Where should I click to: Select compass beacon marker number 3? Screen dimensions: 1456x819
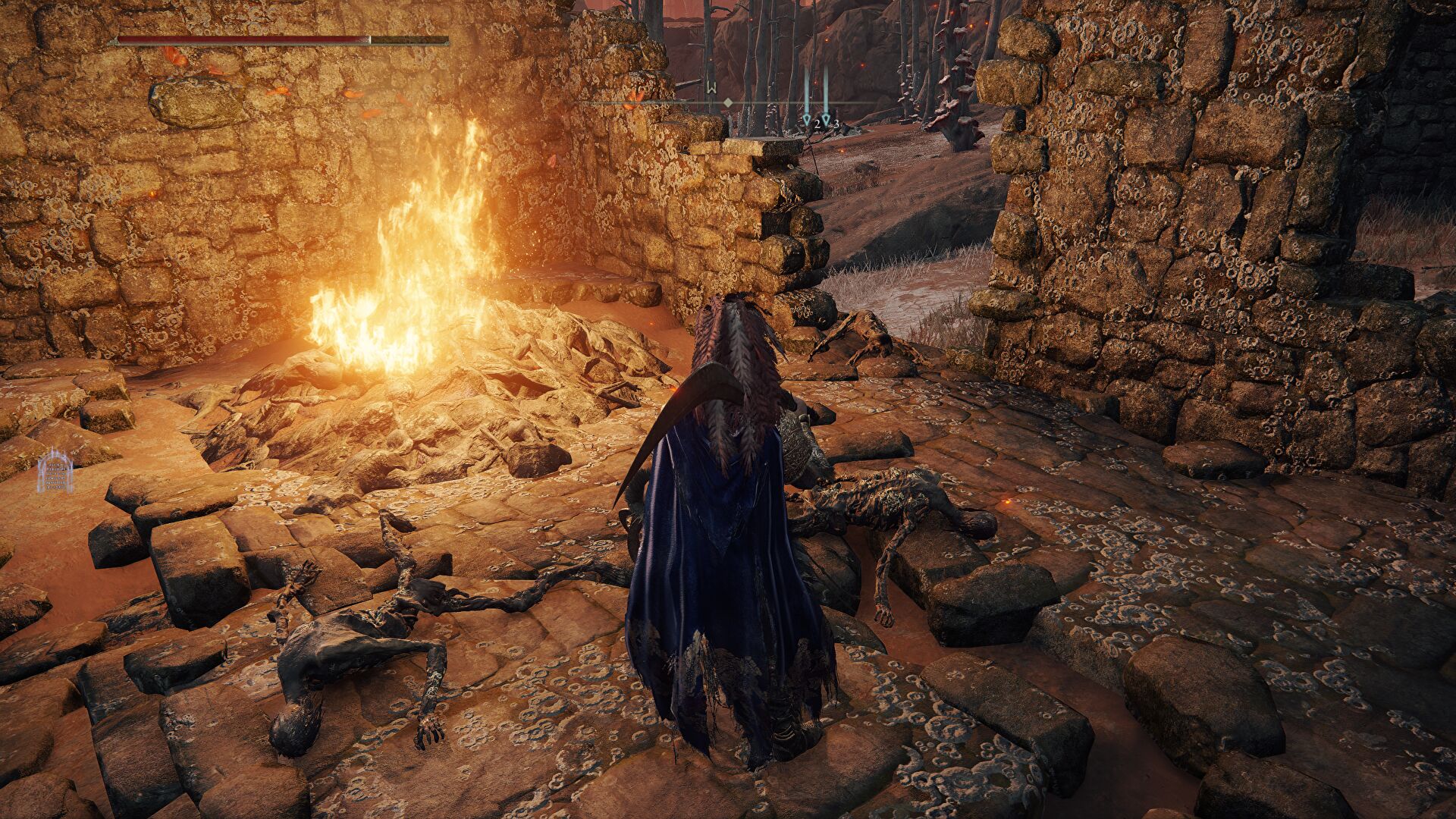(x=827, y=121)
